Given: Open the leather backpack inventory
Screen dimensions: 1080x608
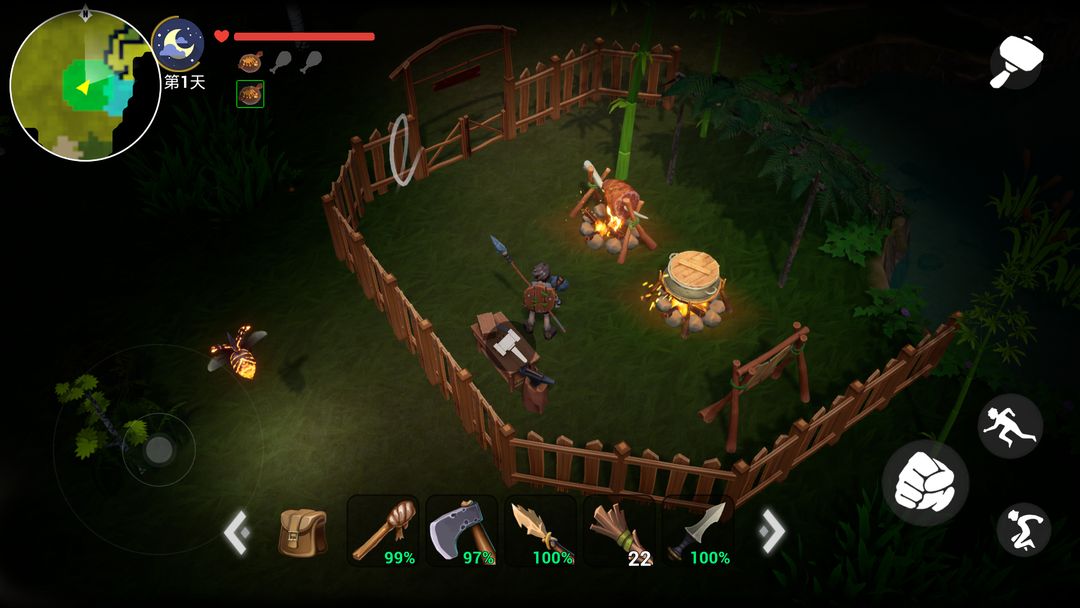Looking at the screenshot, I should [x=302, y=532].
